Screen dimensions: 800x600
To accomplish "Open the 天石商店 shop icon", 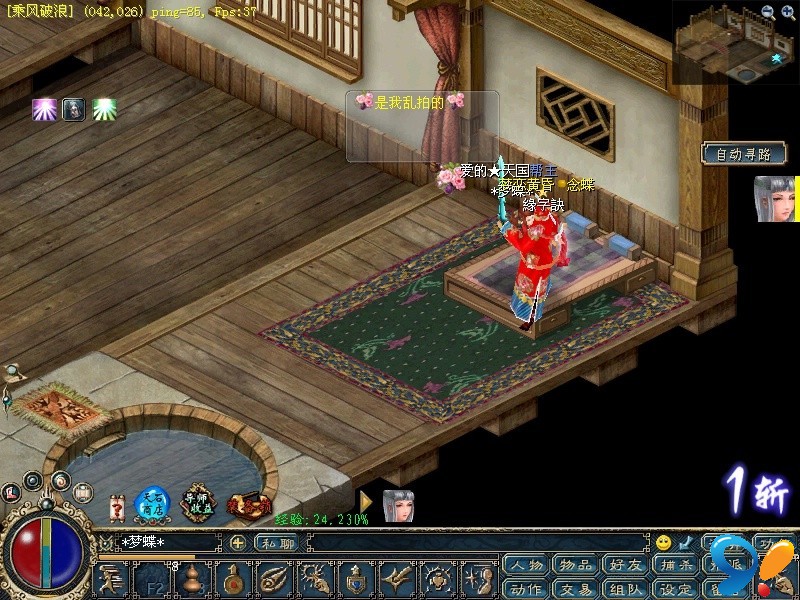I will (x=152, y=505).
